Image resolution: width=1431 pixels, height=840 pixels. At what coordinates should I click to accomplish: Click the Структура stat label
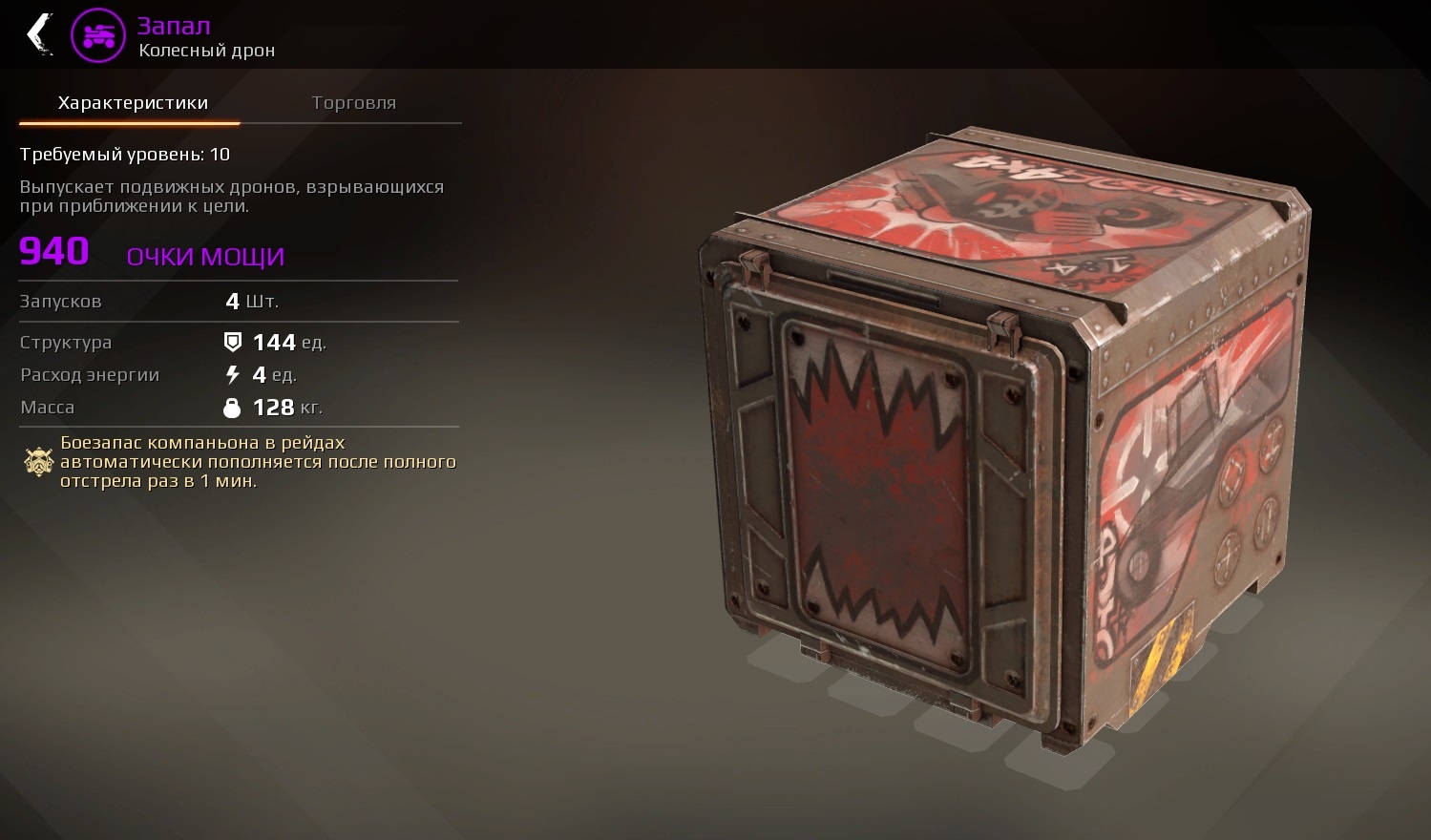click(66, 342)
